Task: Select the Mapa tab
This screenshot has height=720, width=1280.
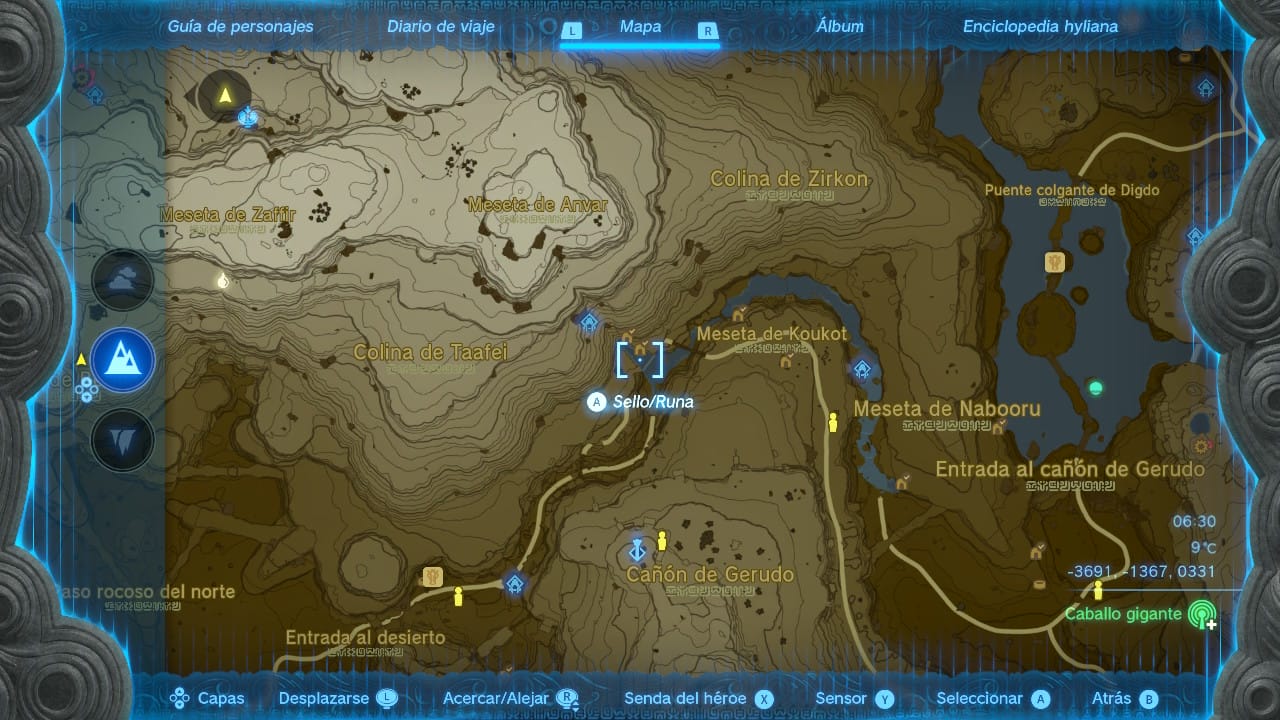Action: (x=640, y=27)
